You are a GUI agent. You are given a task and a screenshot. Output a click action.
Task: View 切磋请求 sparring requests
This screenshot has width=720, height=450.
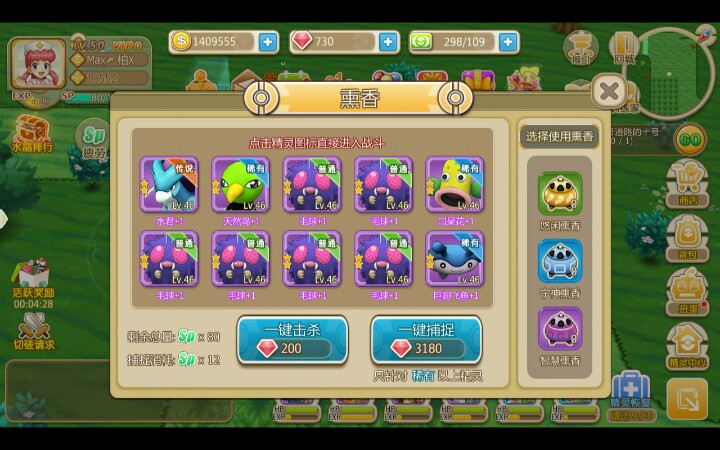click(34, 330)
